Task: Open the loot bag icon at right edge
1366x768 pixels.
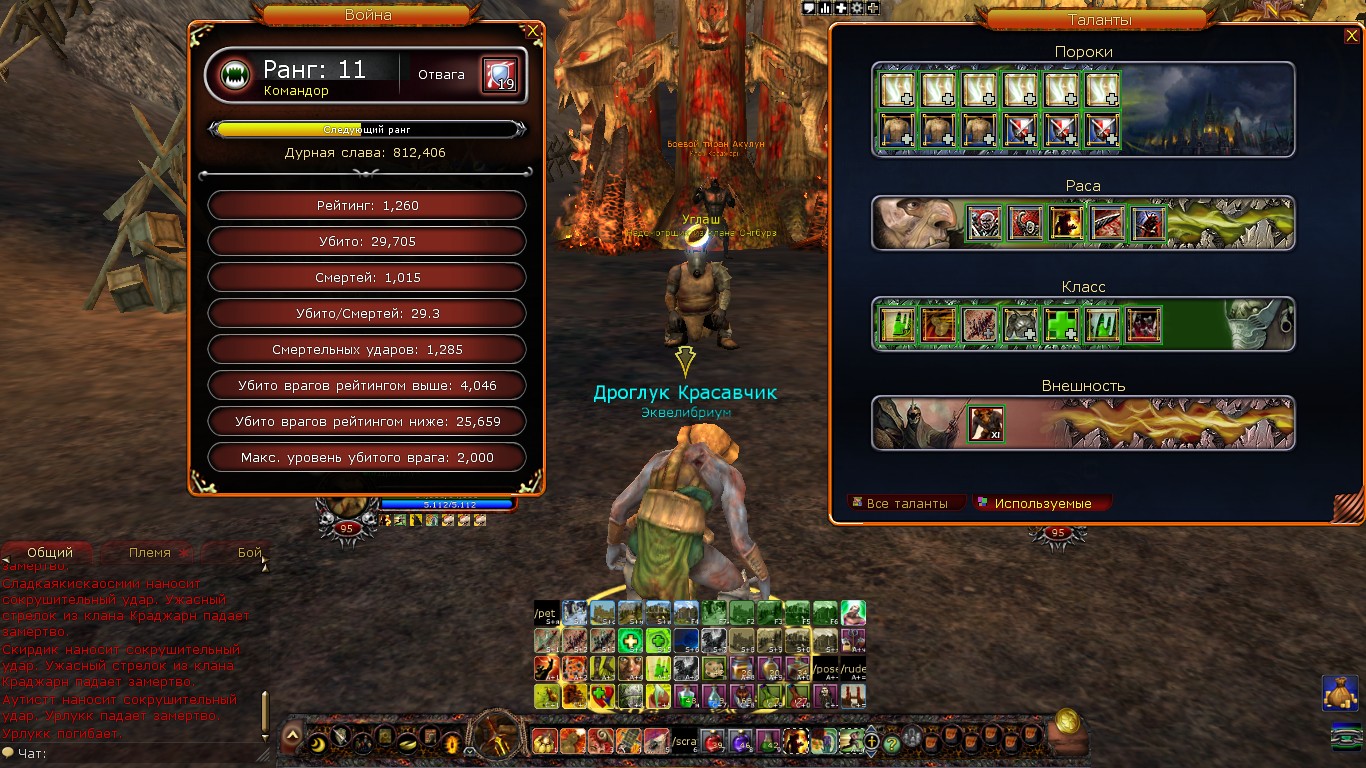Action: 1342,692
